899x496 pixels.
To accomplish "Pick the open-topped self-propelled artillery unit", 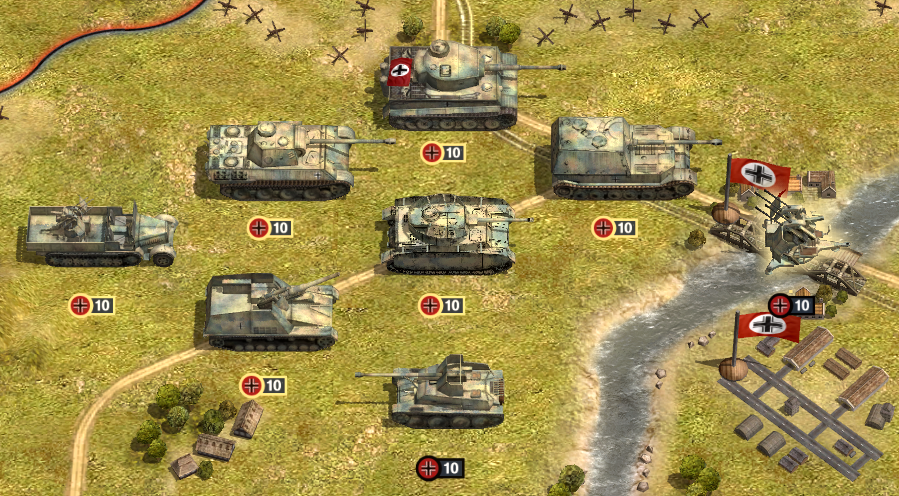I will (268, 312).
